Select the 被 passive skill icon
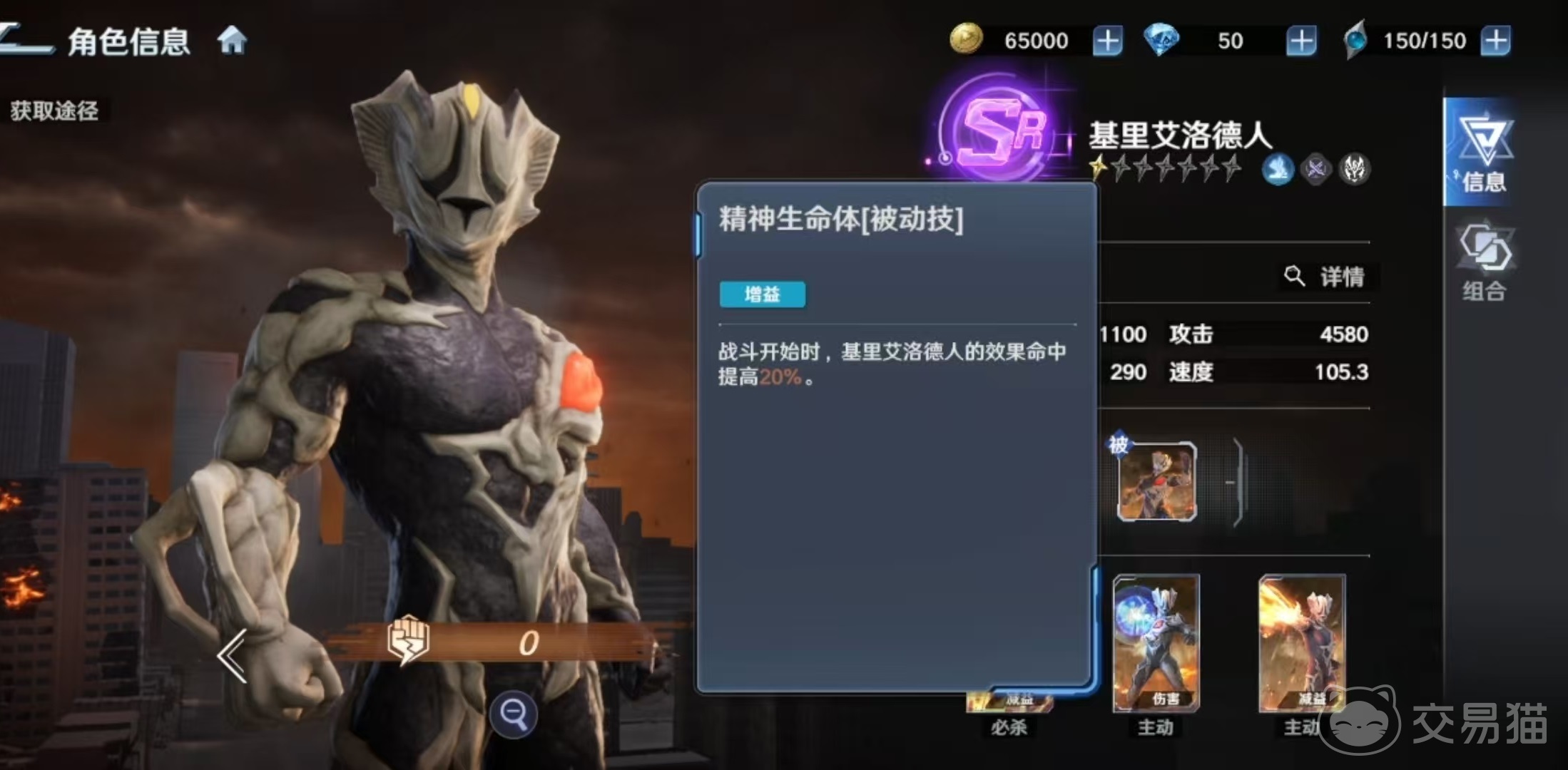1568x770 pixels. click(1156, 481)
